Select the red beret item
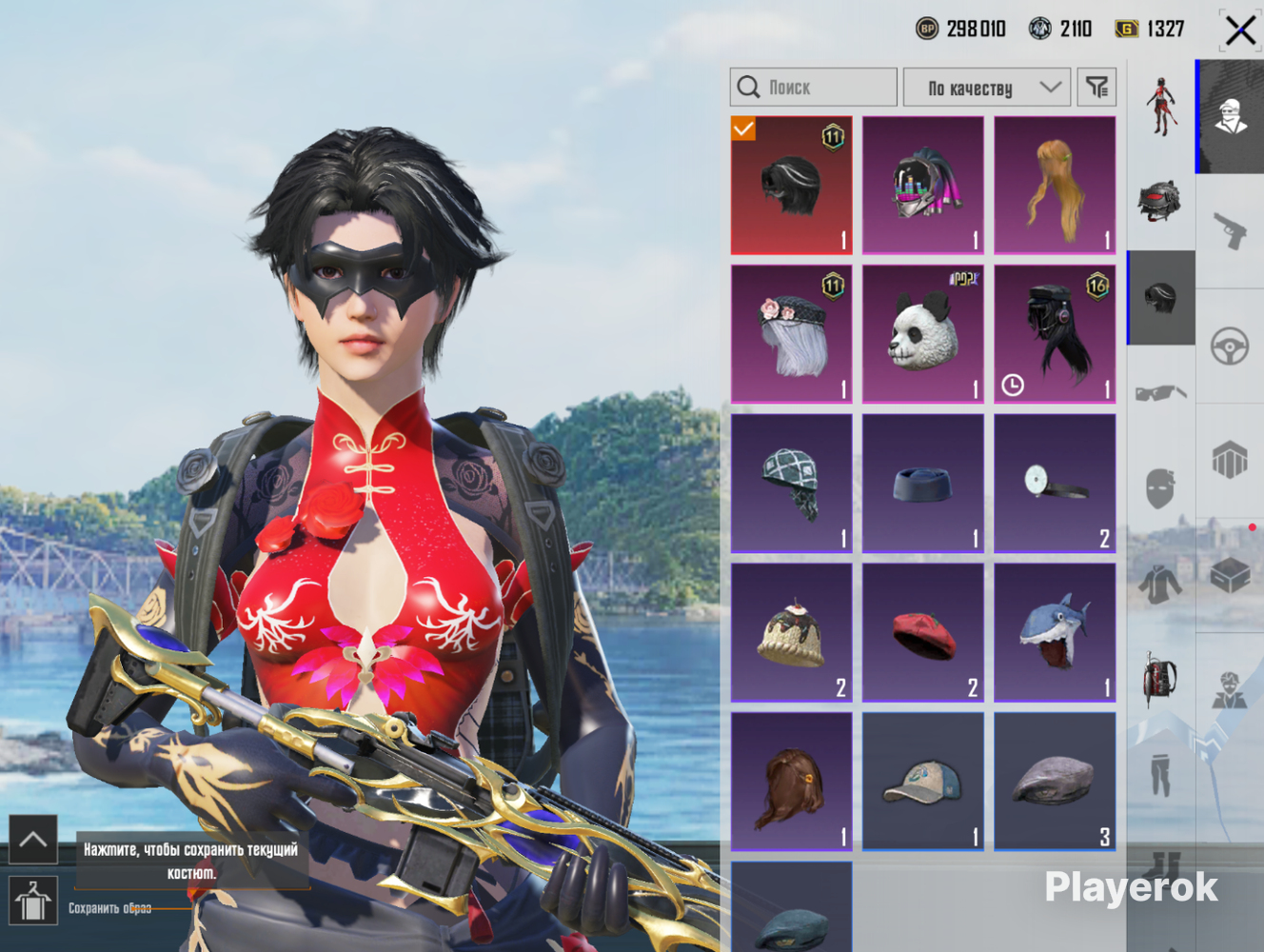Viewport: 1264px width, 952px height. pyautogui.click(x=923, y=633)
